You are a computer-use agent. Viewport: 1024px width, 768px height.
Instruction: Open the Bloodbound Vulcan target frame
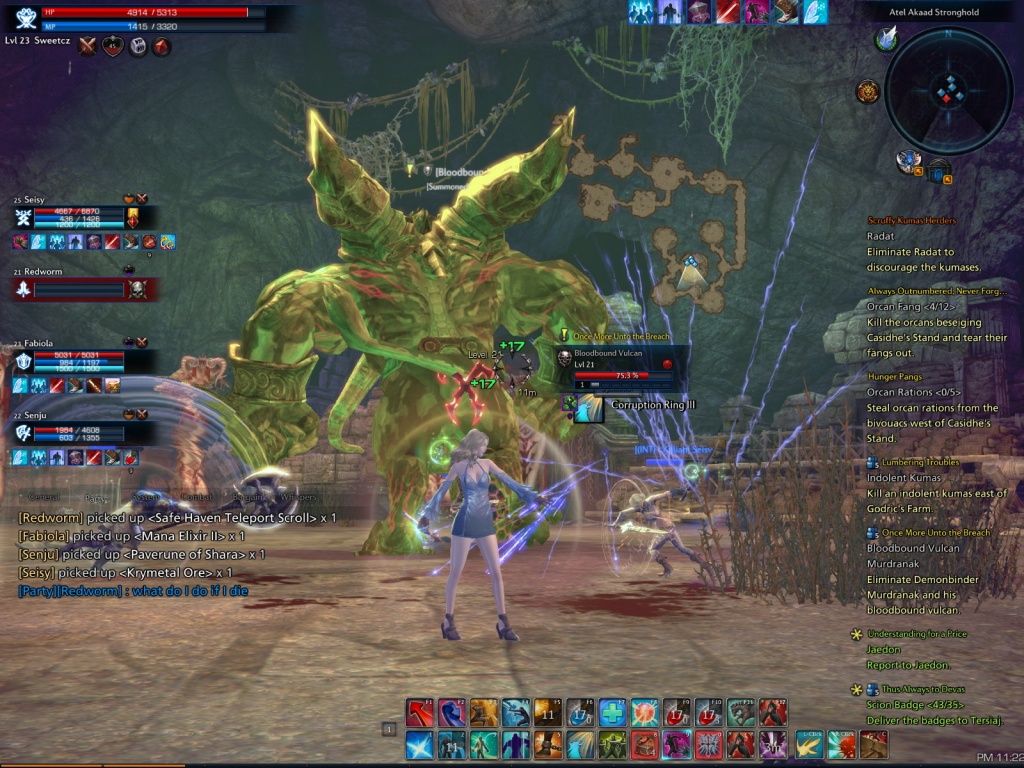tap(620, 364)
